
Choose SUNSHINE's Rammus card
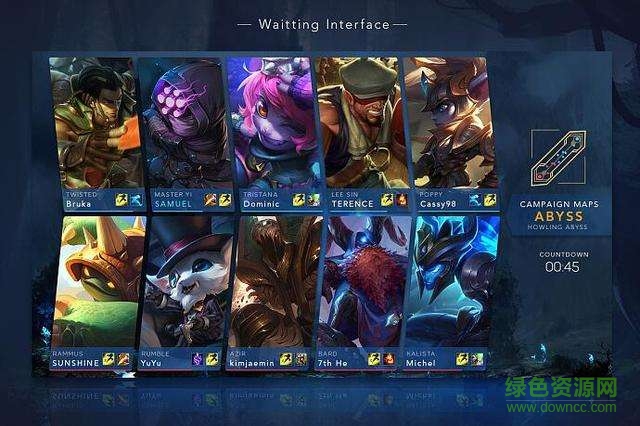pos(91,290)
